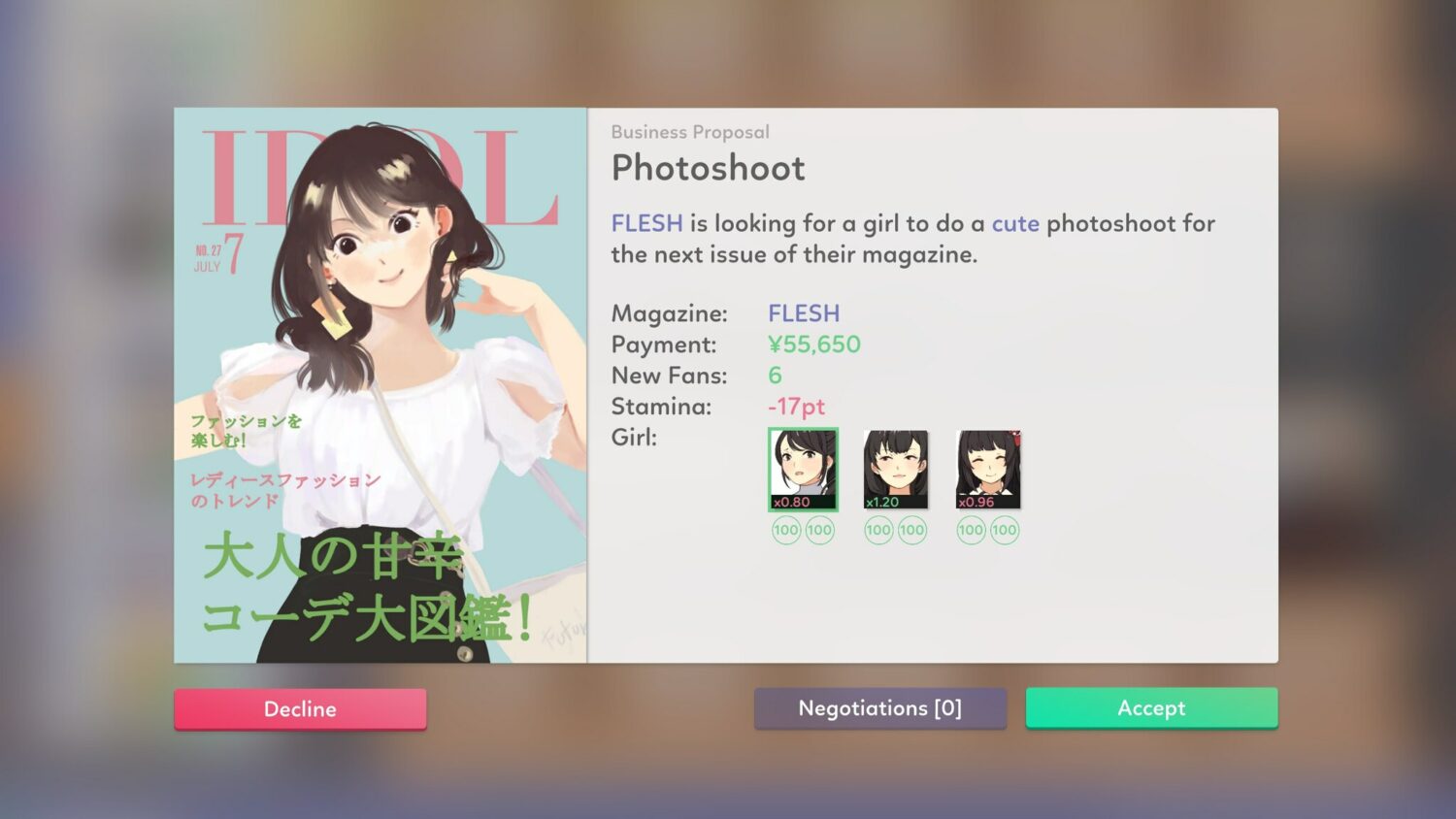Click the cute link in the description text
This screenshot has height=819, width=1456.
tap(1014, 223)
